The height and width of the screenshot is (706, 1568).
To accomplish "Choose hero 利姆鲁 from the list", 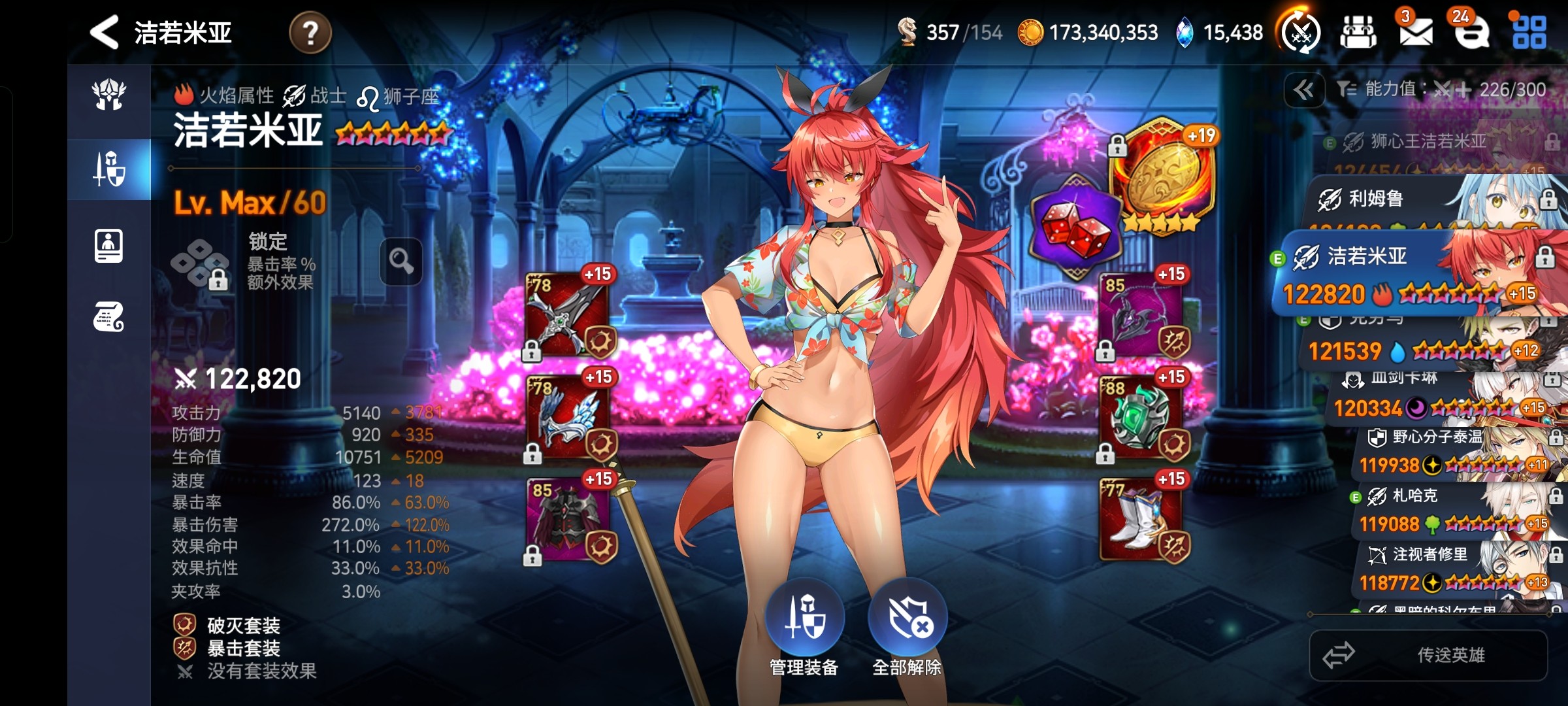I will coord(1424,199).
